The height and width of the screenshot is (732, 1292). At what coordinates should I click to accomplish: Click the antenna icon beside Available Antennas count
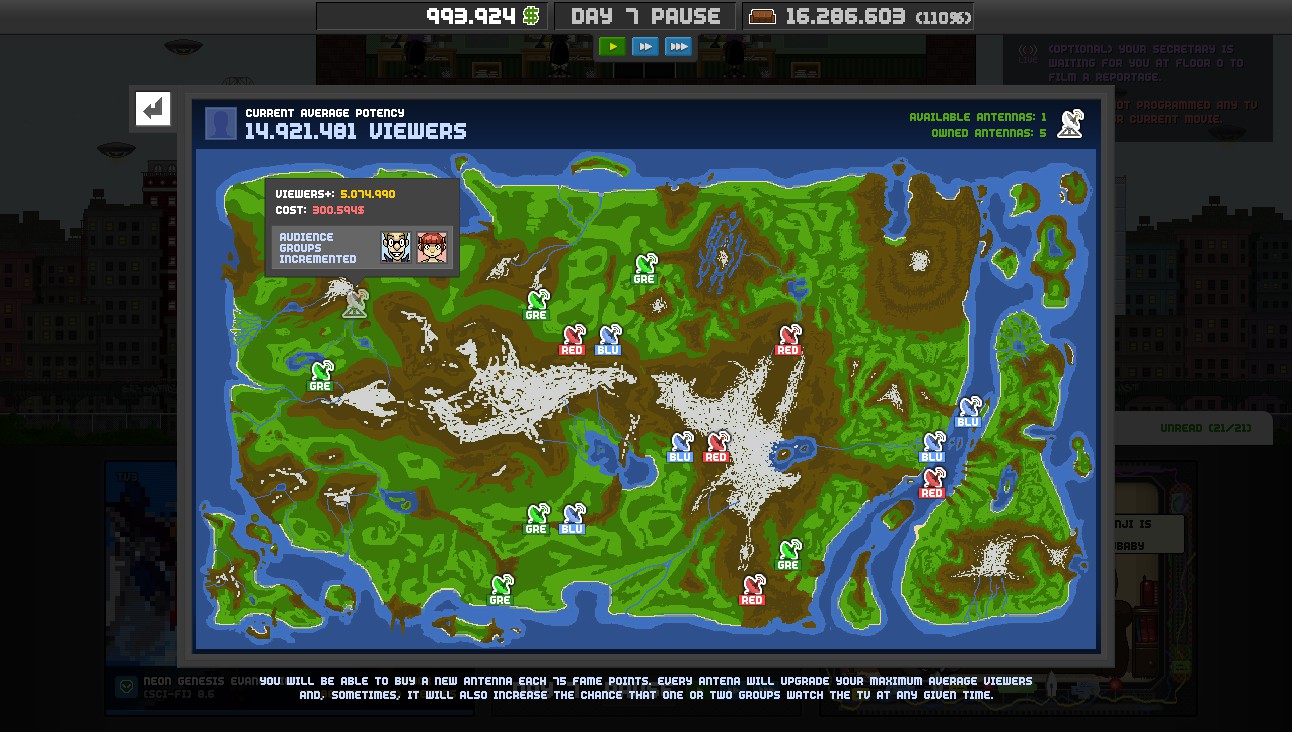tap(1069, 123)
